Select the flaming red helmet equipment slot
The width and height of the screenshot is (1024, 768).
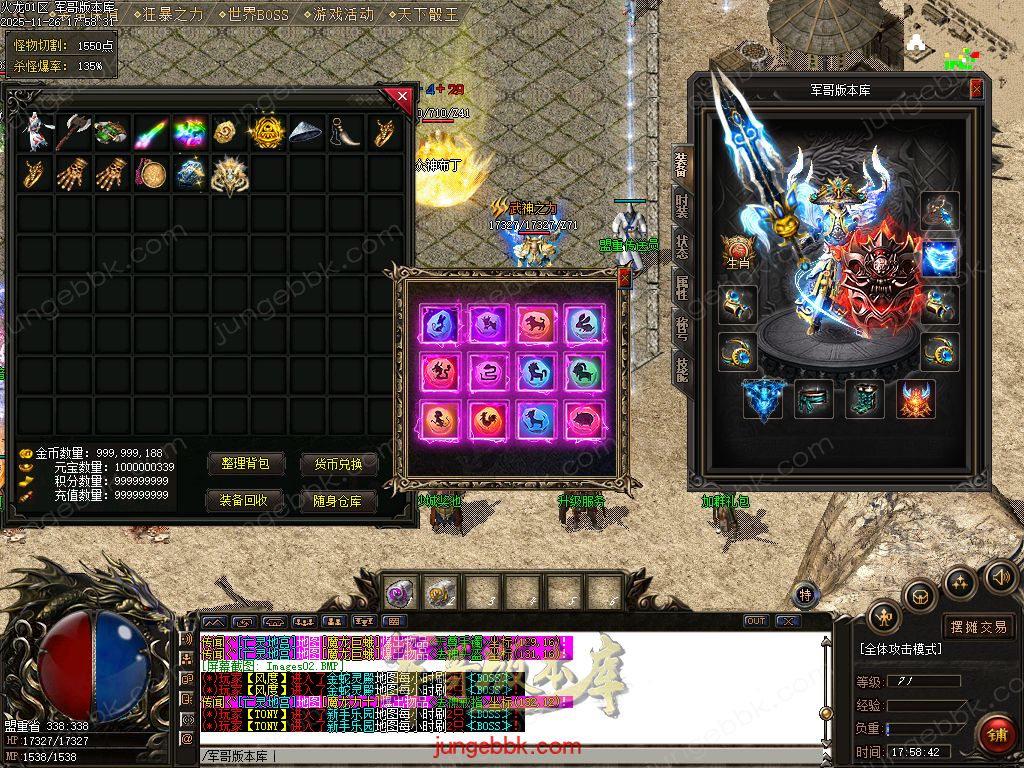tap(916, 399)
